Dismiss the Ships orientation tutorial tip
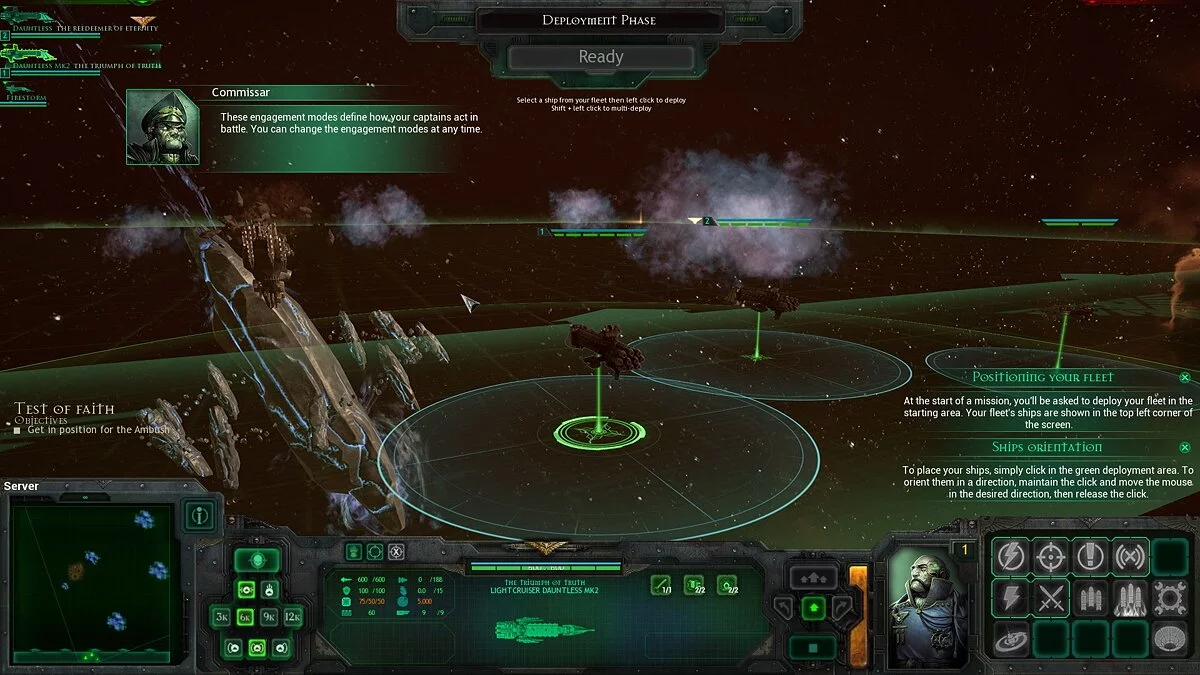The width and height of the screenshot is (1200, 675). [x=1184, y=447]
